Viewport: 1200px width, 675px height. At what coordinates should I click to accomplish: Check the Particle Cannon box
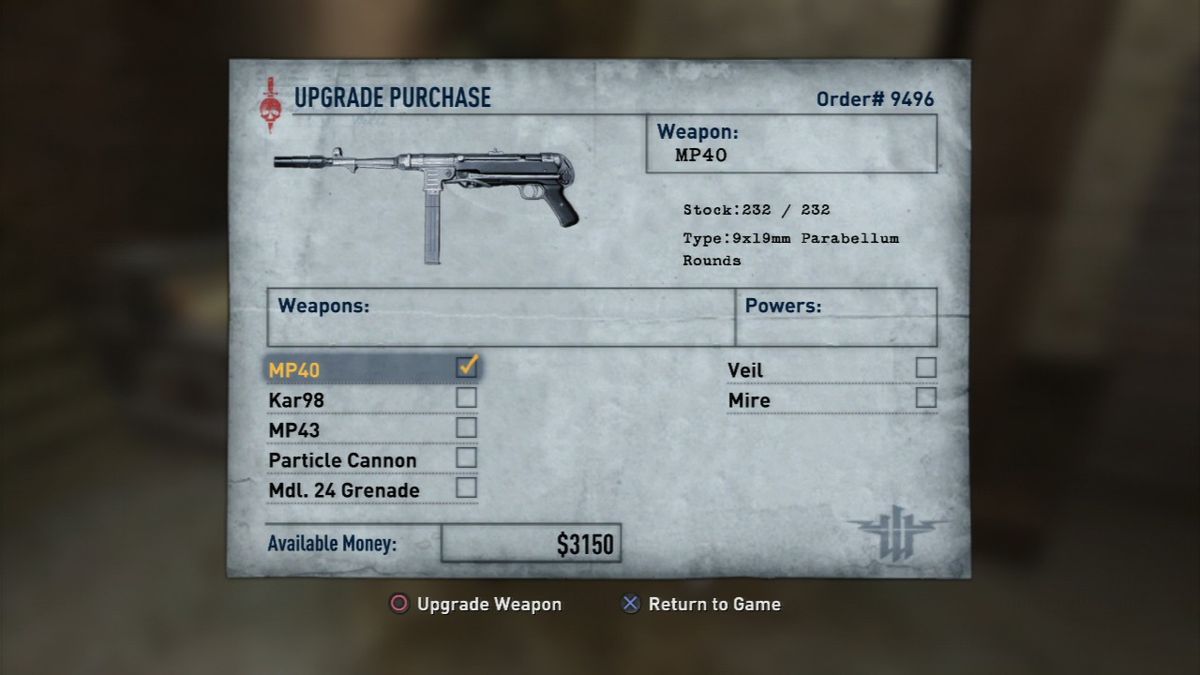coord(467,458)
